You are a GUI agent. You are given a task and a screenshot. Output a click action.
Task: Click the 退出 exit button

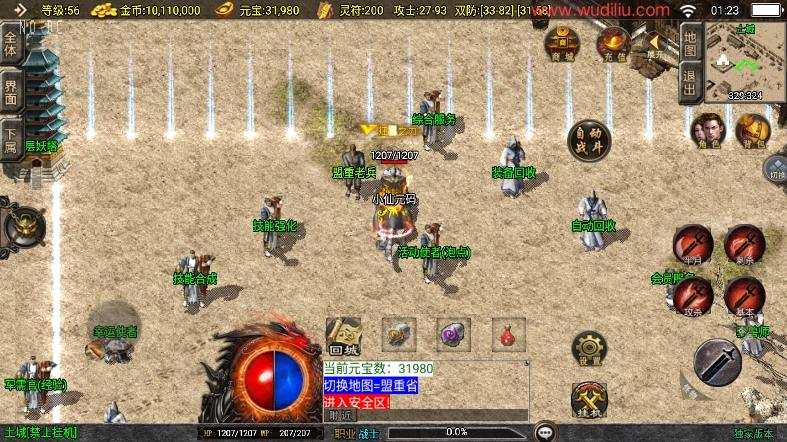[x=689, y=82]
